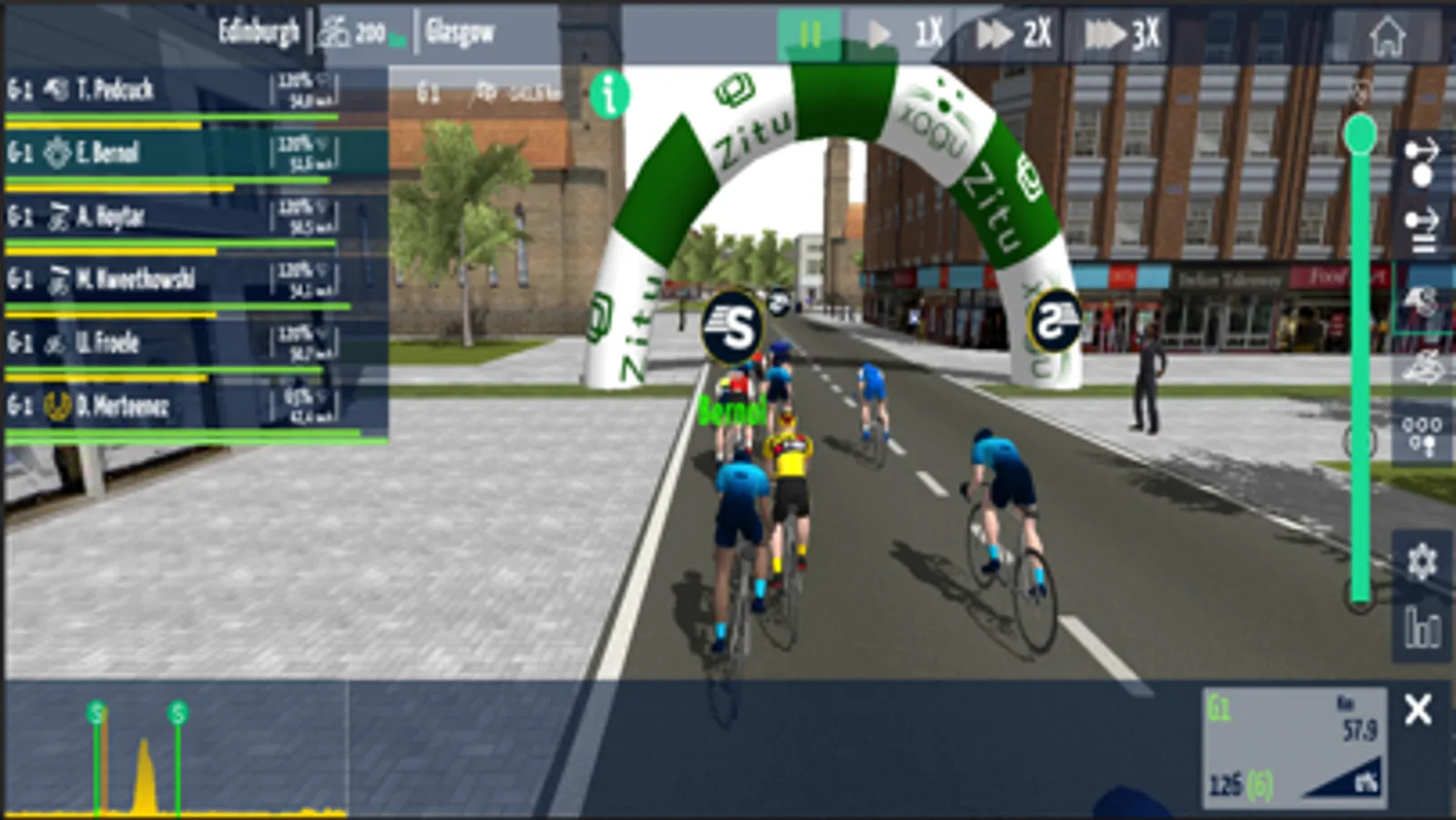The width and height of the screenshot is (1456, 820).
Task: Show the bar chart statistics panel
Action: [1422, 628]
